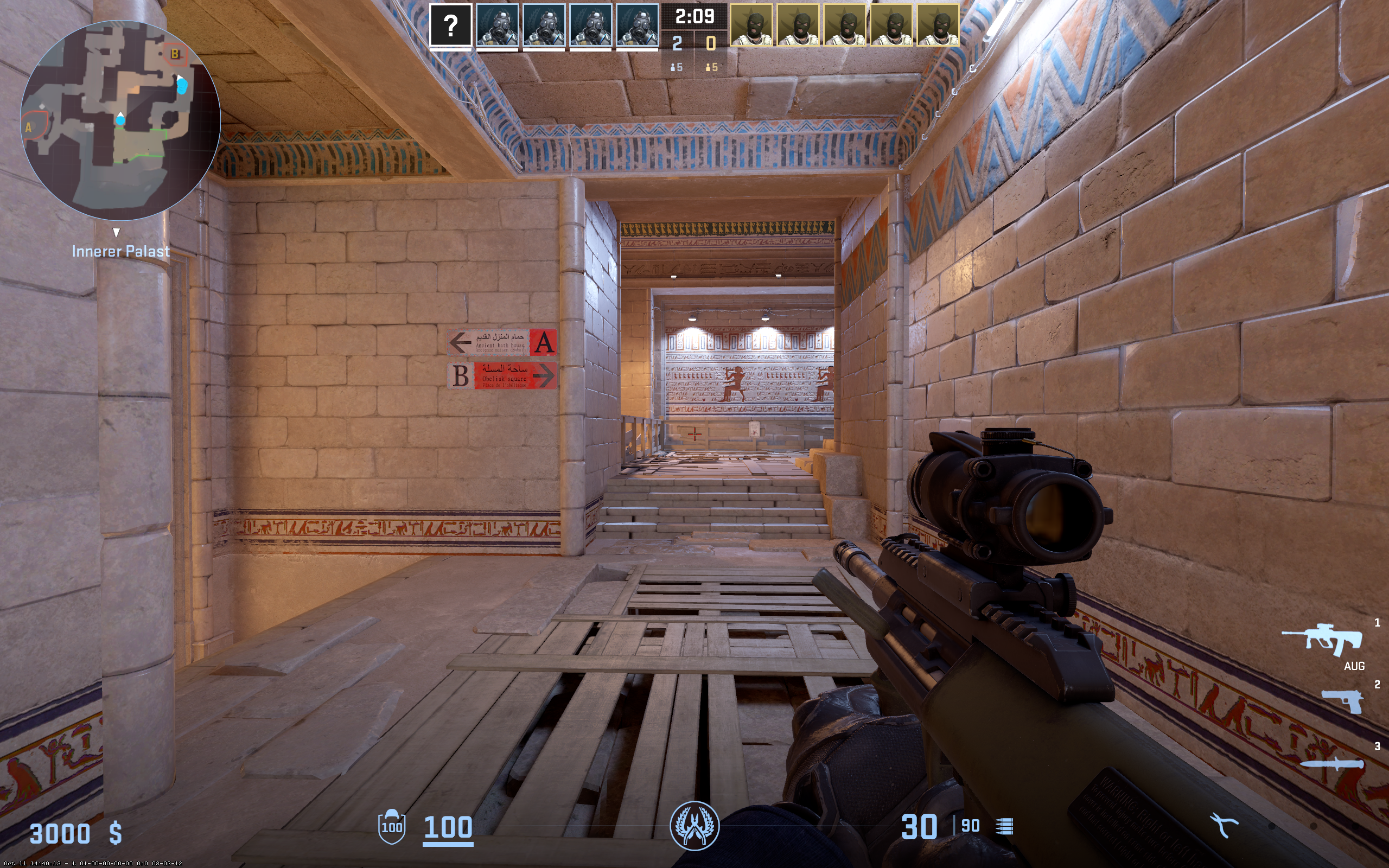Select the knife weapon slot
The height and width of the screenshot is (868, 1389).
1331,763
